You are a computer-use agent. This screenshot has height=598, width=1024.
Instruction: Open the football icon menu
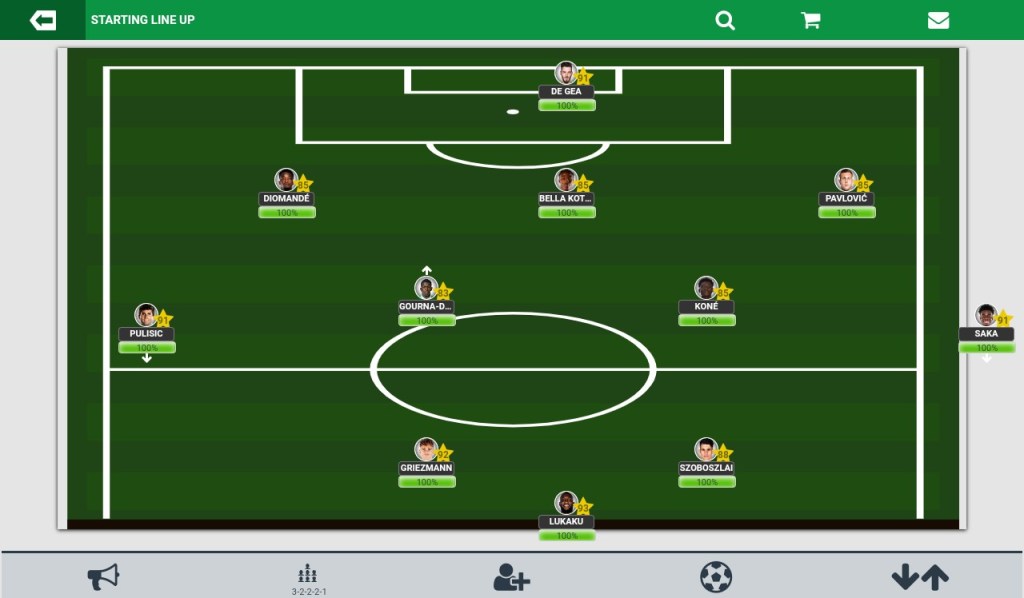pyautogui.click(x=716, y=577)
